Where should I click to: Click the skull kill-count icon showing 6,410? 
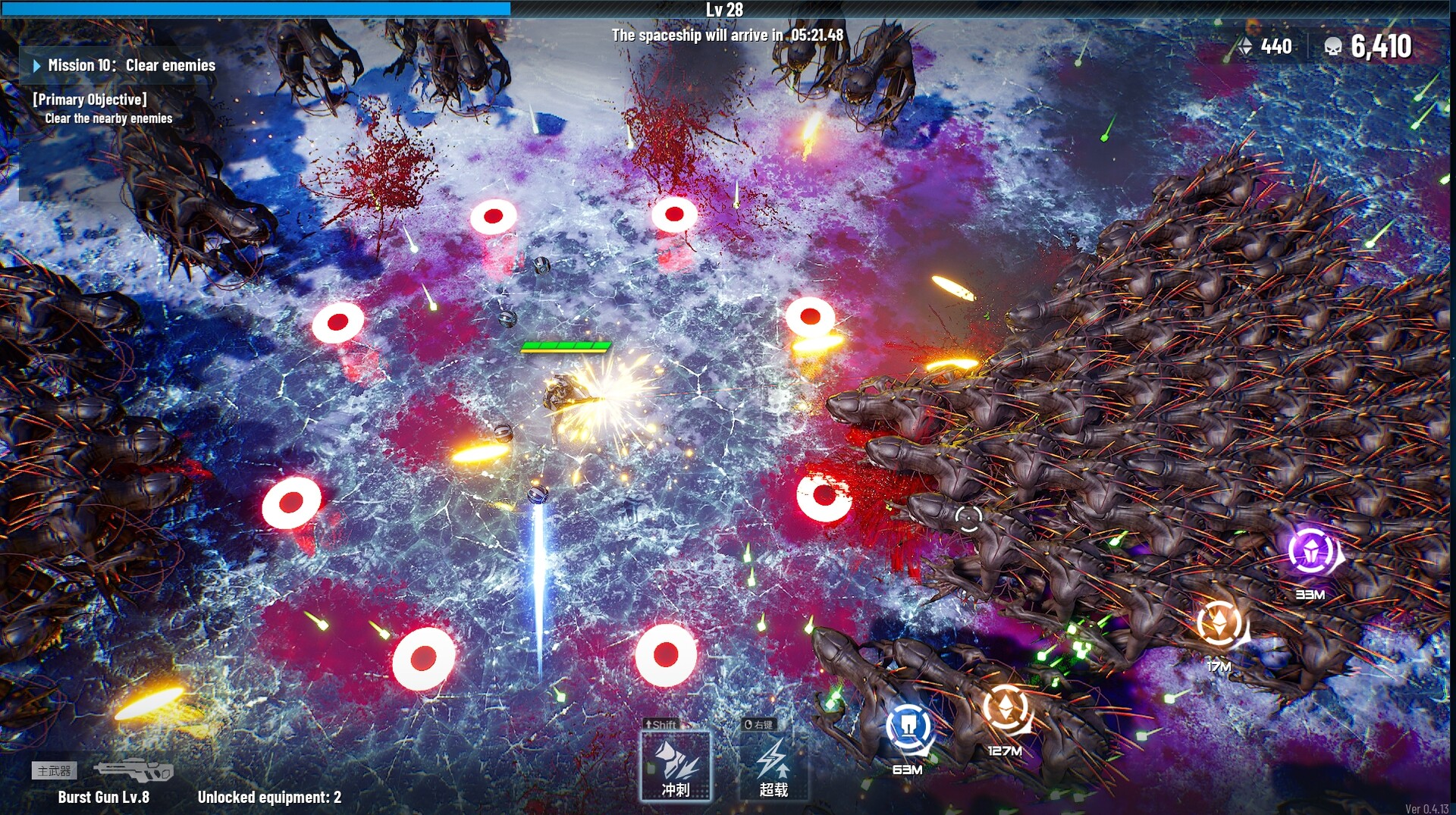(x=1335, y=46)
